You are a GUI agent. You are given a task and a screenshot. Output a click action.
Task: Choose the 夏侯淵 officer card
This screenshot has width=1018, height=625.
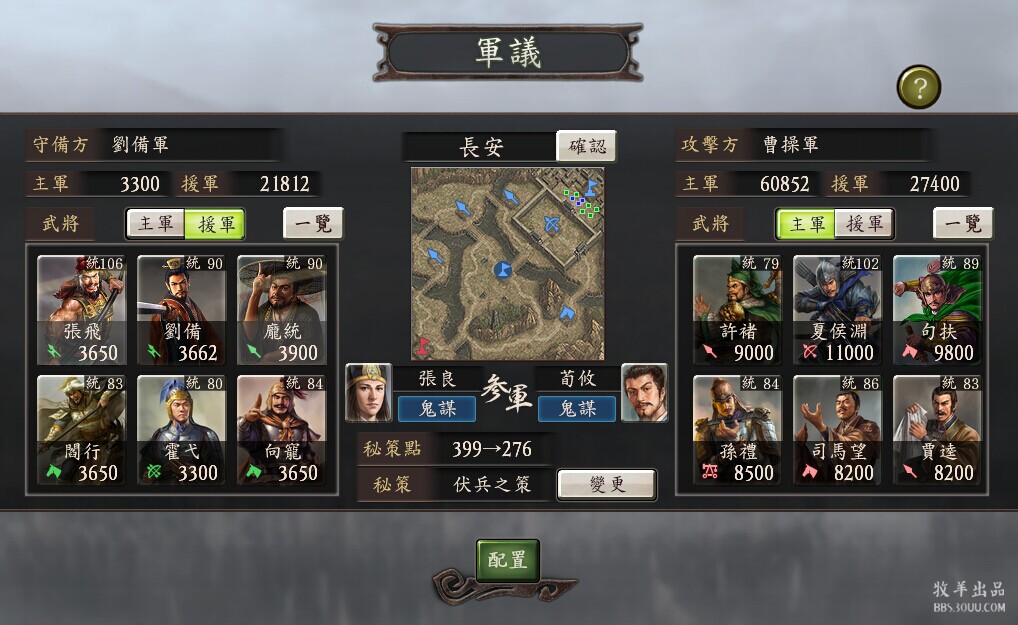point(838,310)
